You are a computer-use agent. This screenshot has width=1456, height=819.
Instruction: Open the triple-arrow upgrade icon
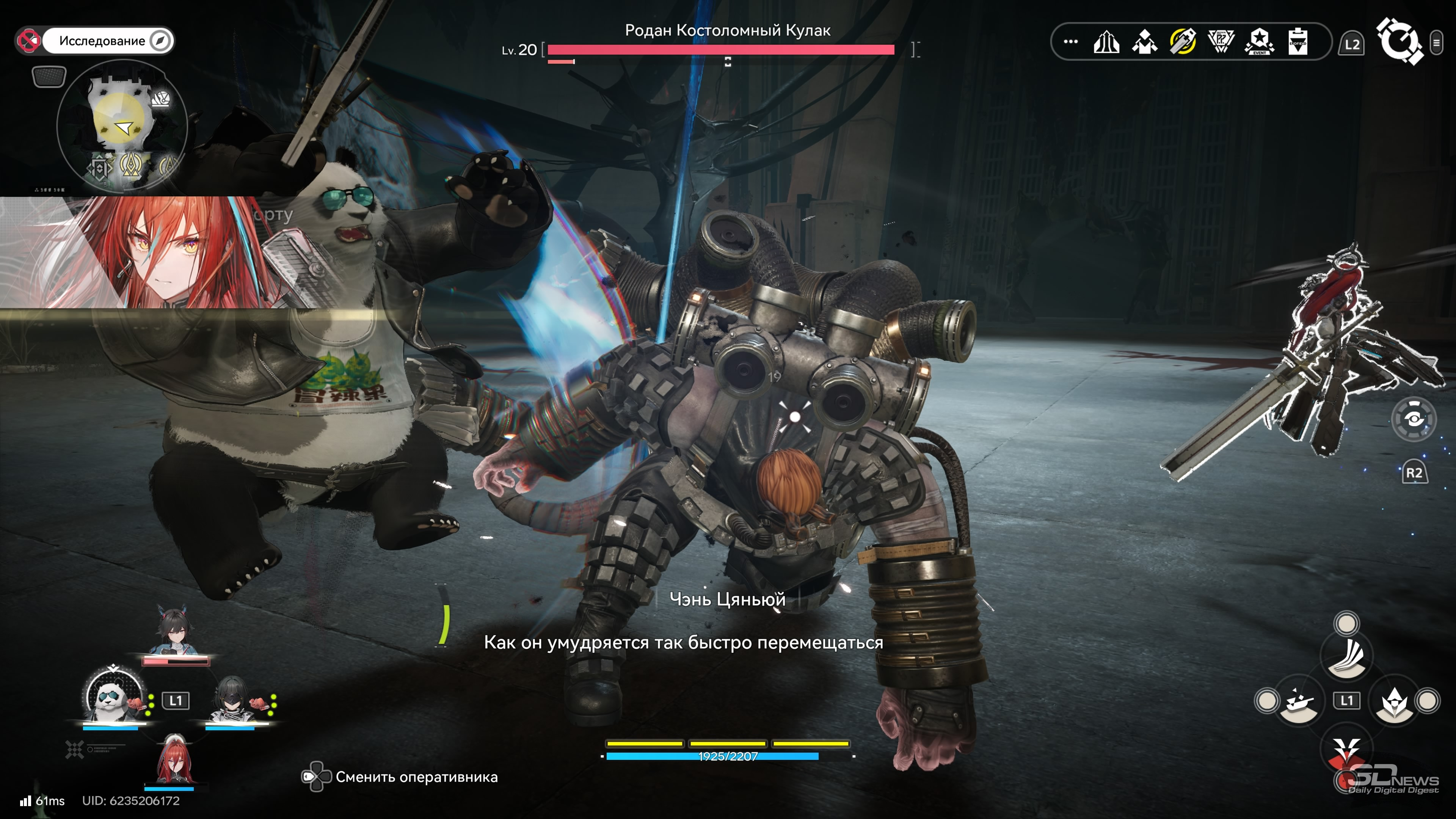[1106, 42]
